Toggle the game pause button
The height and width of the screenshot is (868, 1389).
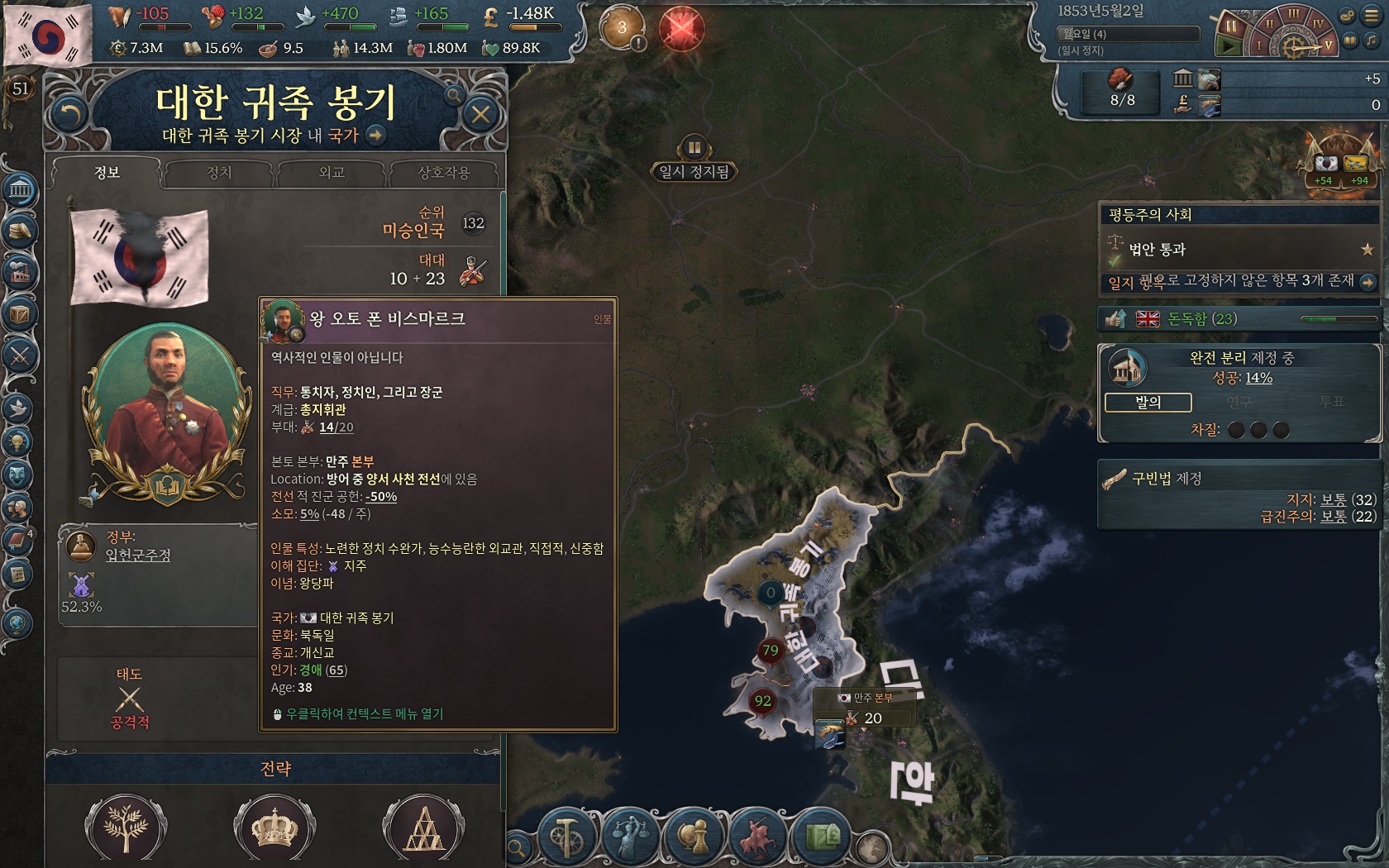point(1231,26)
